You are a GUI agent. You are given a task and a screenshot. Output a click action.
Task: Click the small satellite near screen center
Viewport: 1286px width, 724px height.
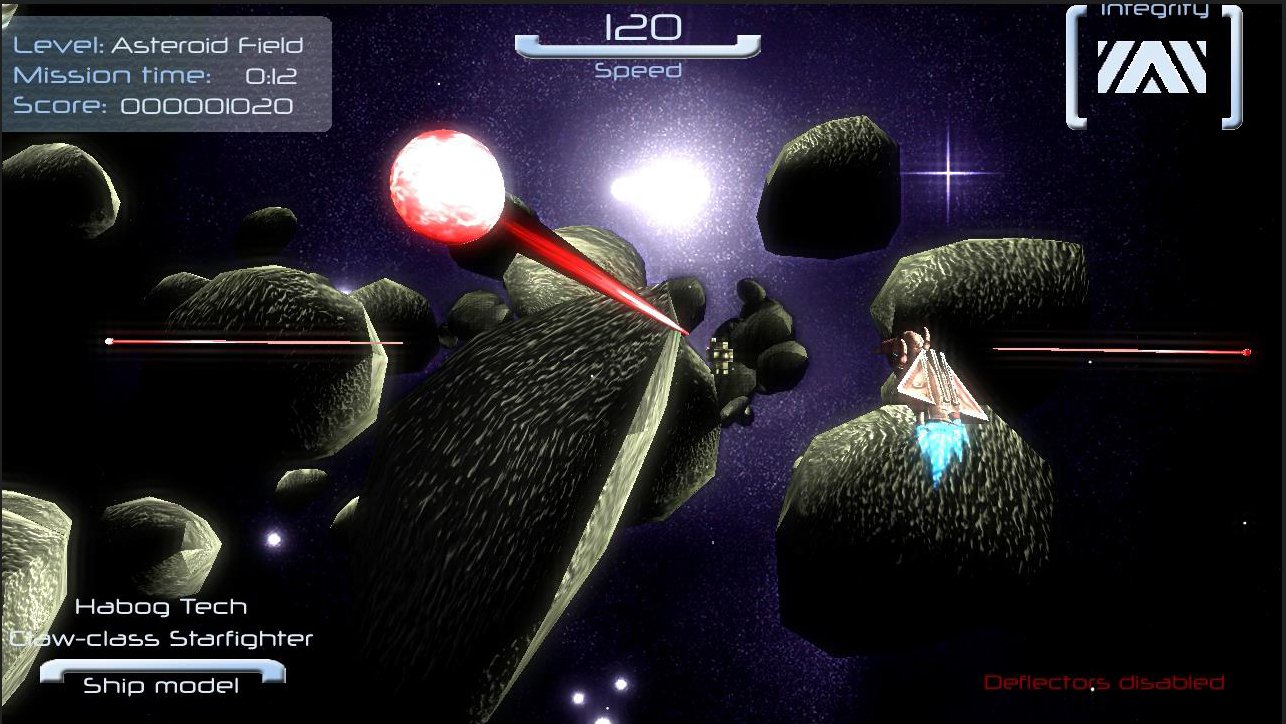pyautogui.click(x=722, y=355)
